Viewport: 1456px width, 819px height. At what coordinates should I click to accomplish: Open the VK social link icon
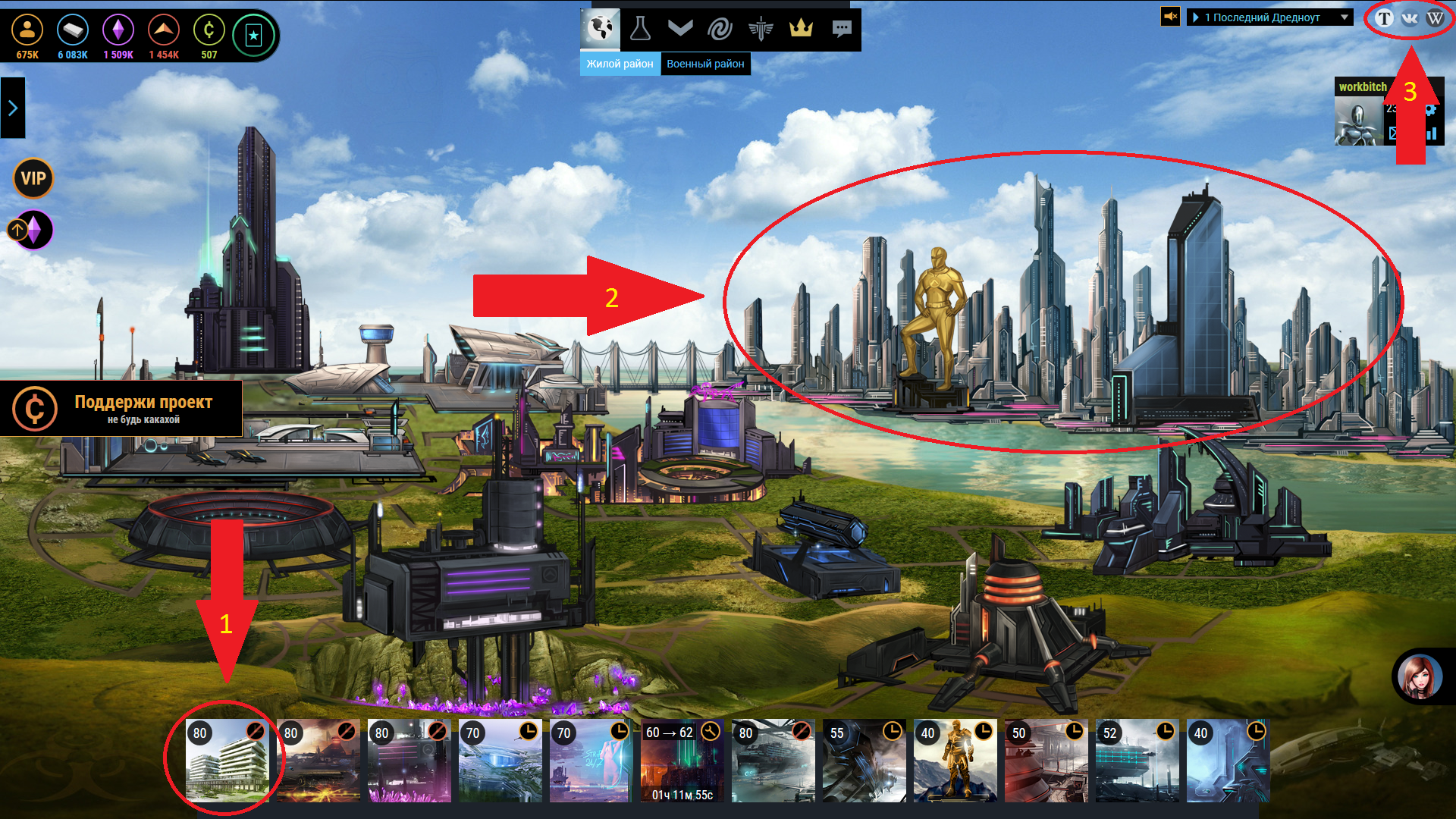pos(1410,18)
